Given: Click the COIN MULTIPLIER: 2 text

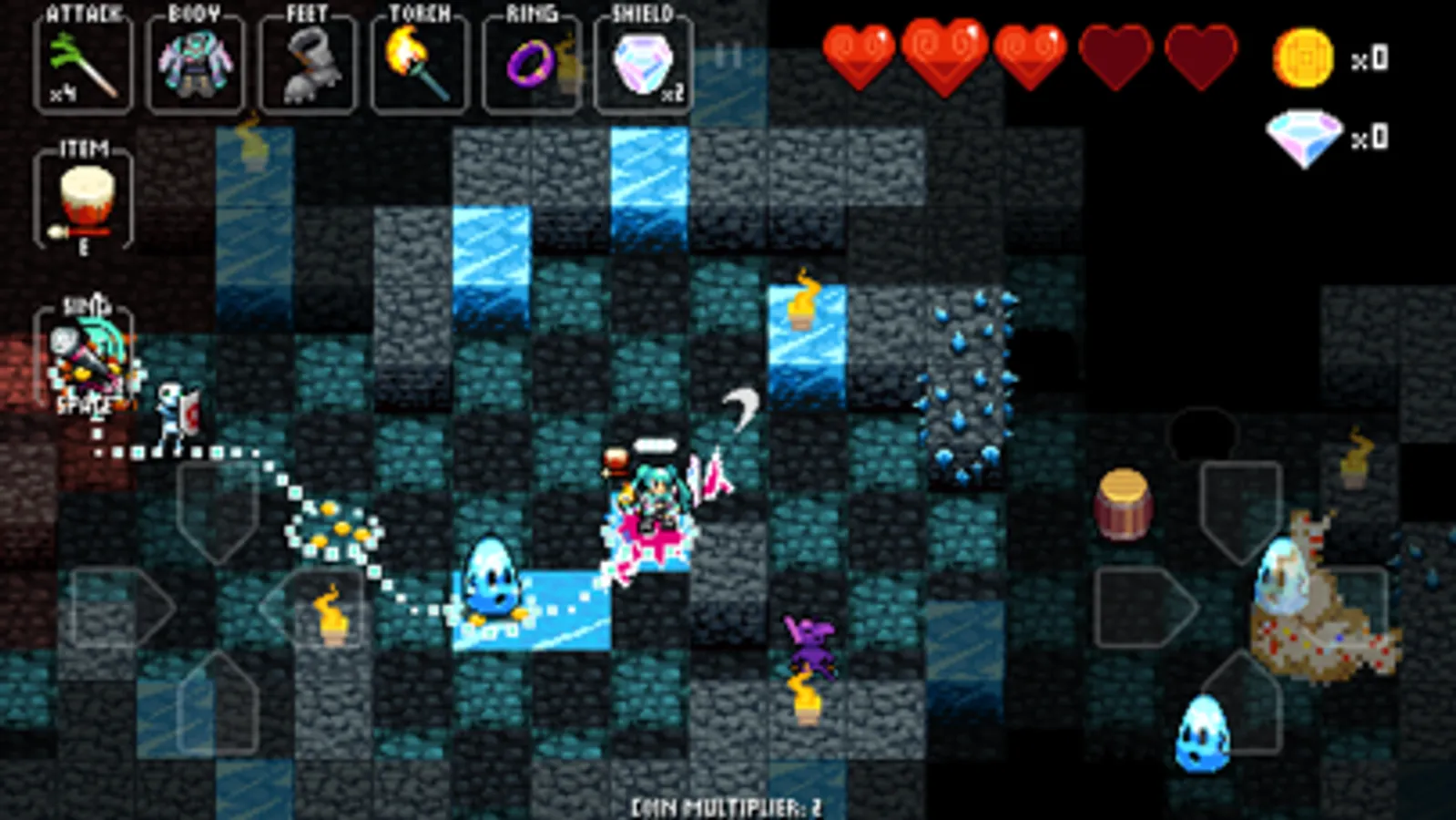Looking at the screenshot, I should tap(728, 805).
